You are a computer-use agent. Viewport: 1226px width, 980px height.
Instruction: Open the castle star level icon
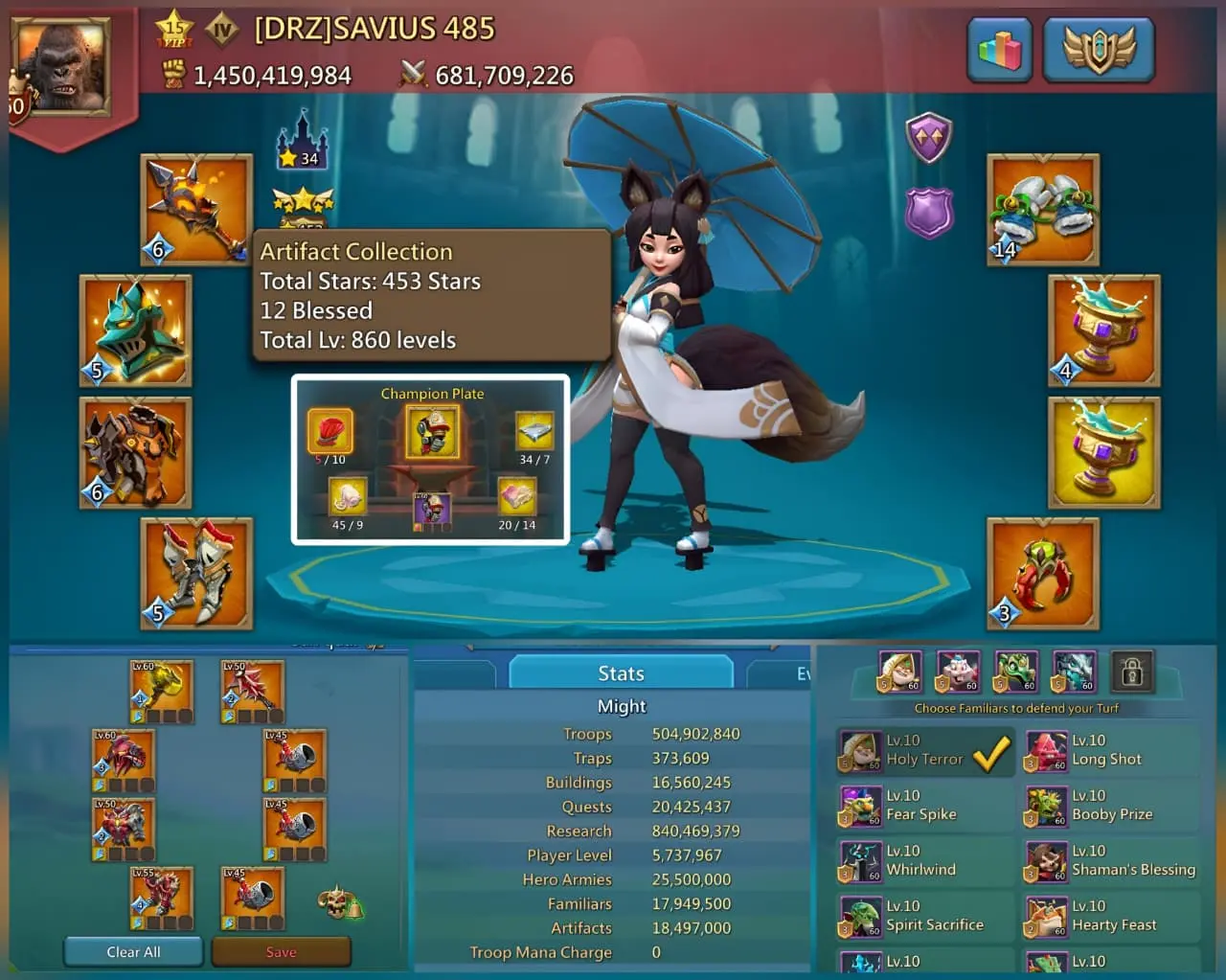click(302, 141)
